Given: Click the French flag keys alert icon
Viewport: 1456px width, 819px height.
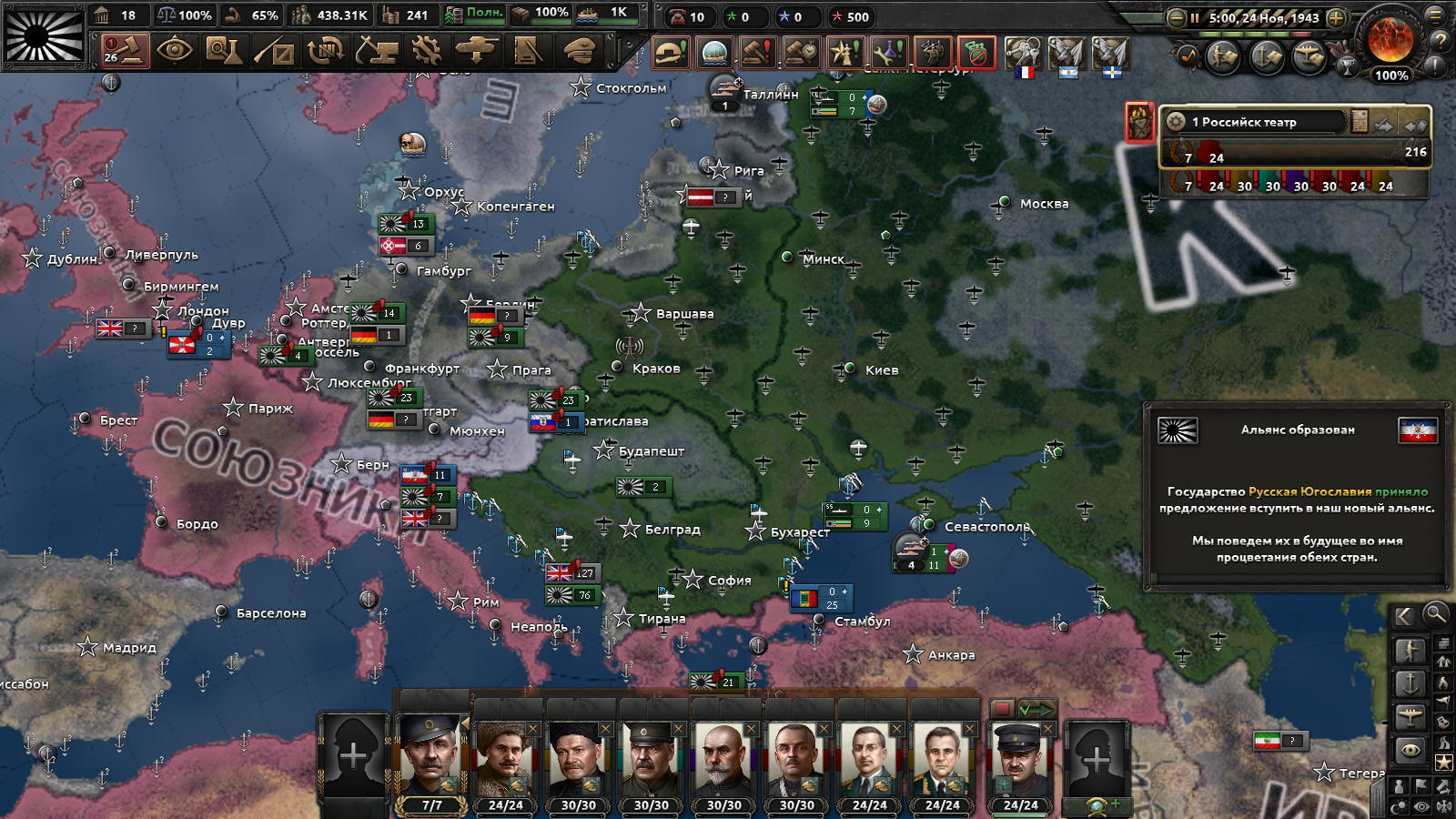Looking at the screenshot, I should click(1024, 56).
